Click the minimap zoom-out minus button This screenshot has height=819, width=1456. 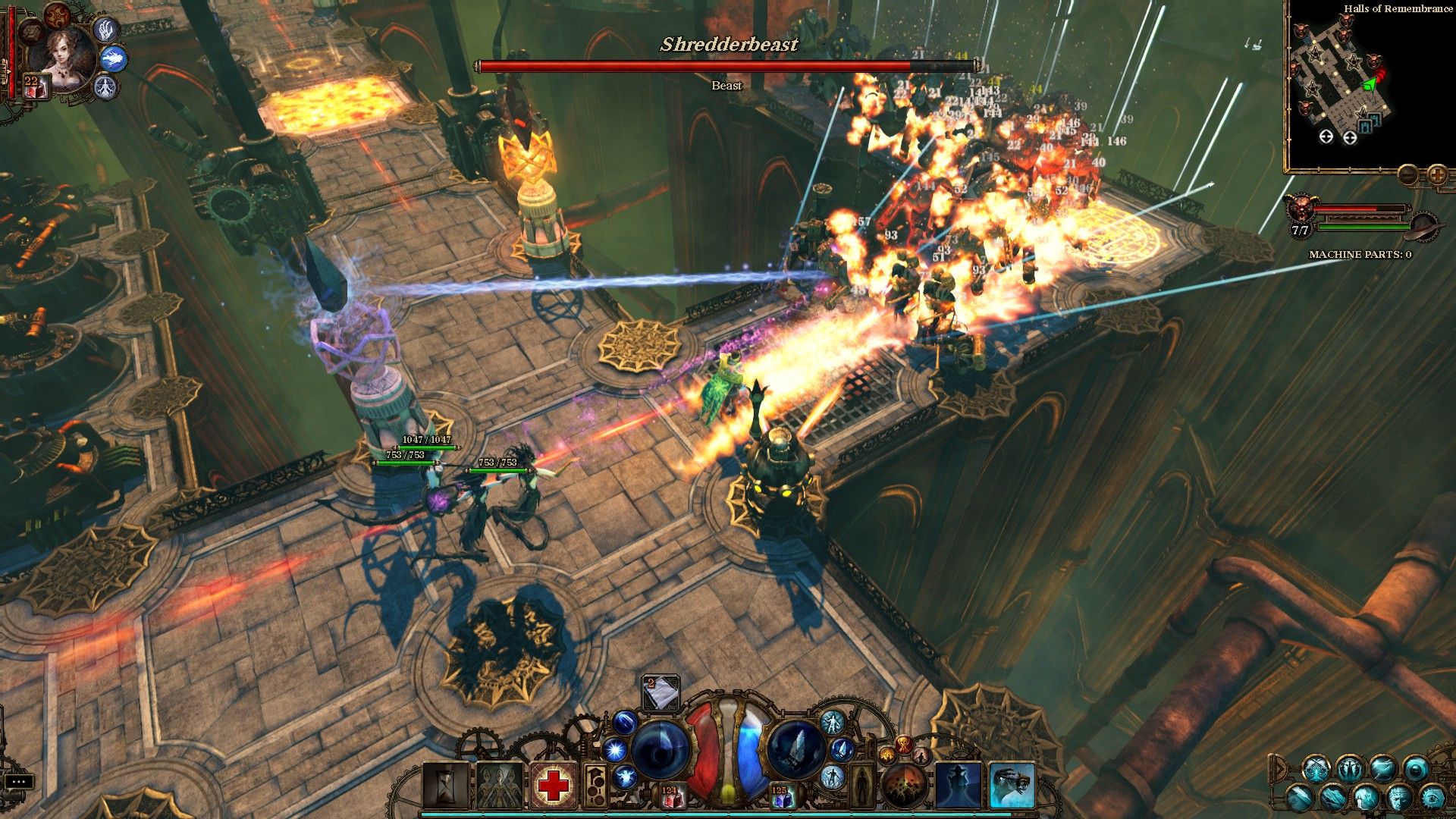tap(1408, 175)
